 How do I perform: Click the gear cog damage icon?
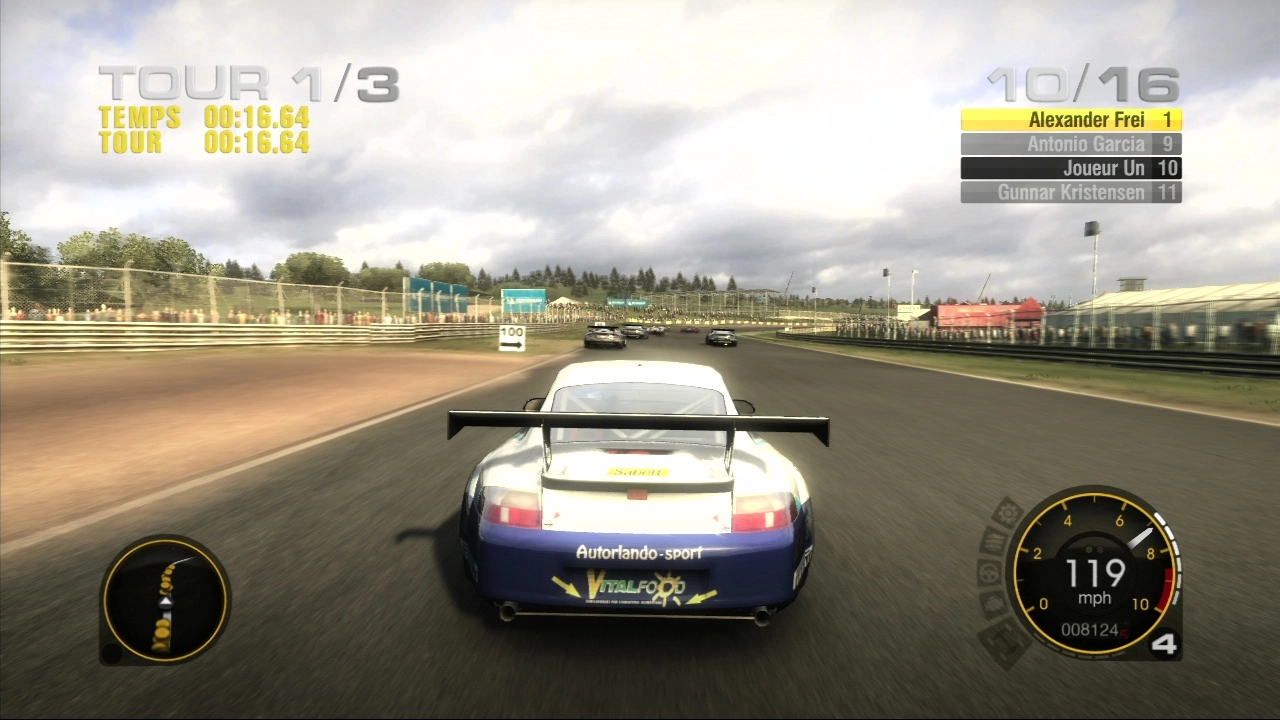click(x=1007, y=514)
